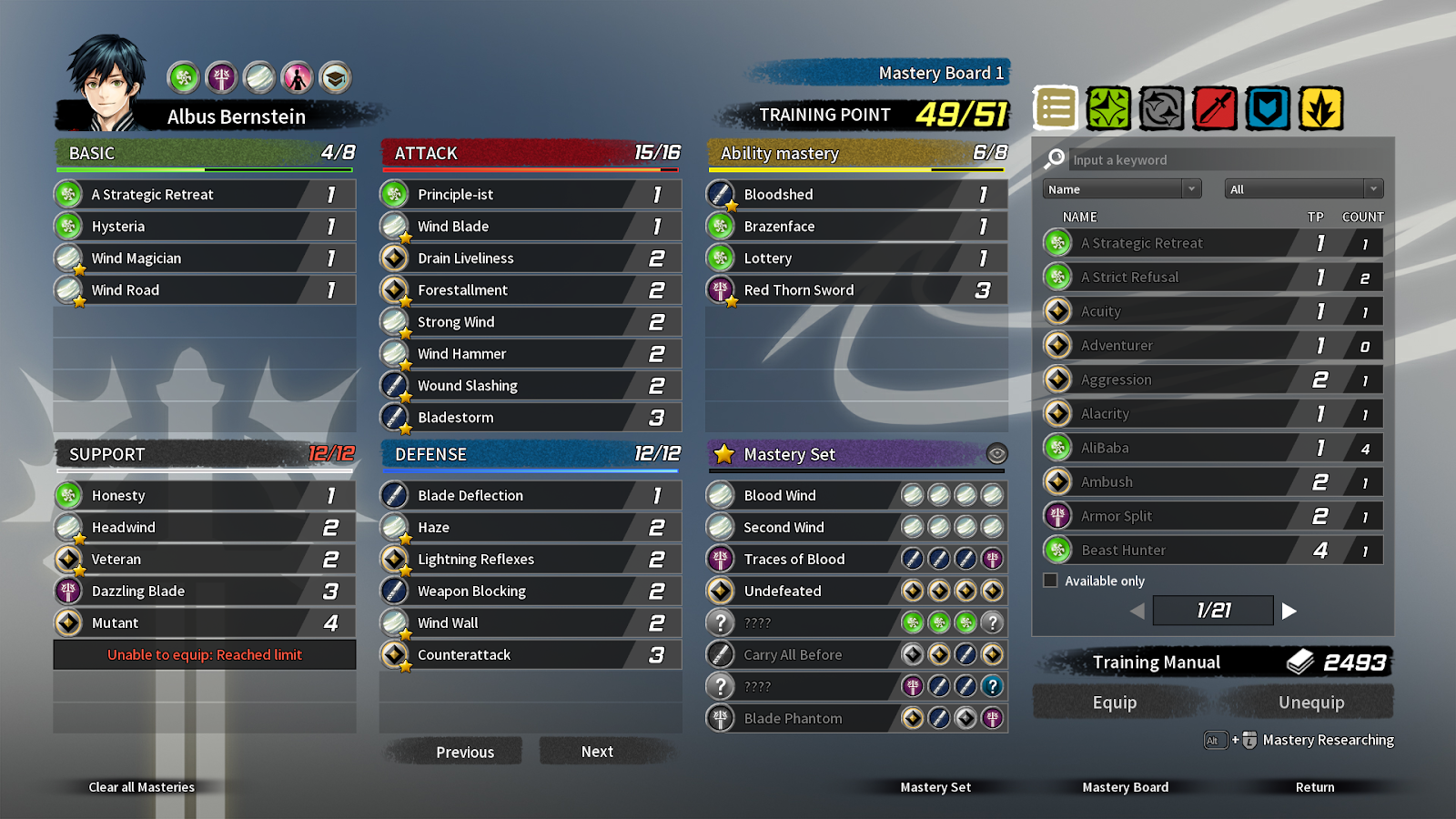
Task: Select the red sword attack category tab
Action: click(1215, 109)
